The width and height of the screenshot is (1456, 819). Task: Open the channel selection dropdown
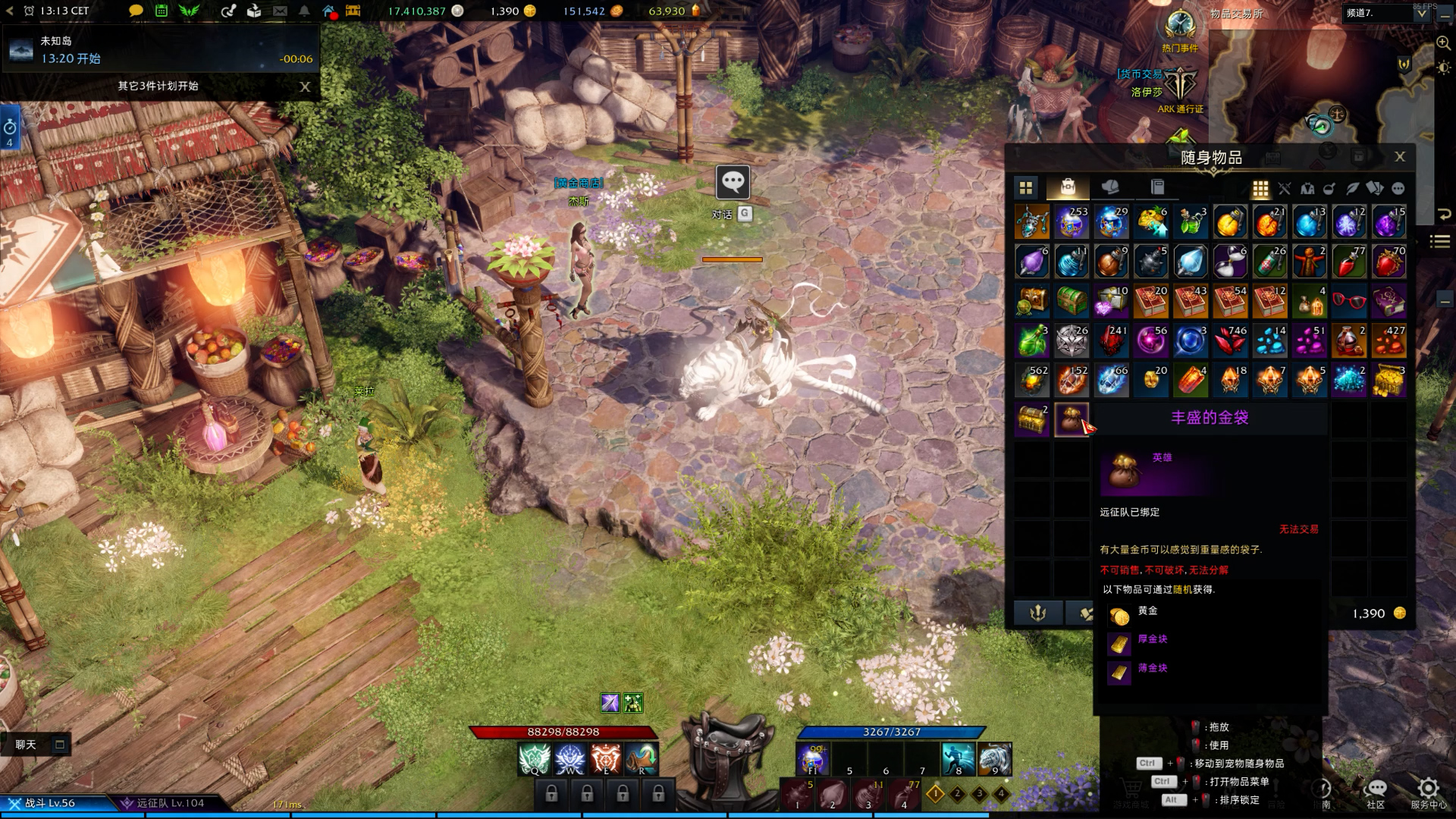1421,13
